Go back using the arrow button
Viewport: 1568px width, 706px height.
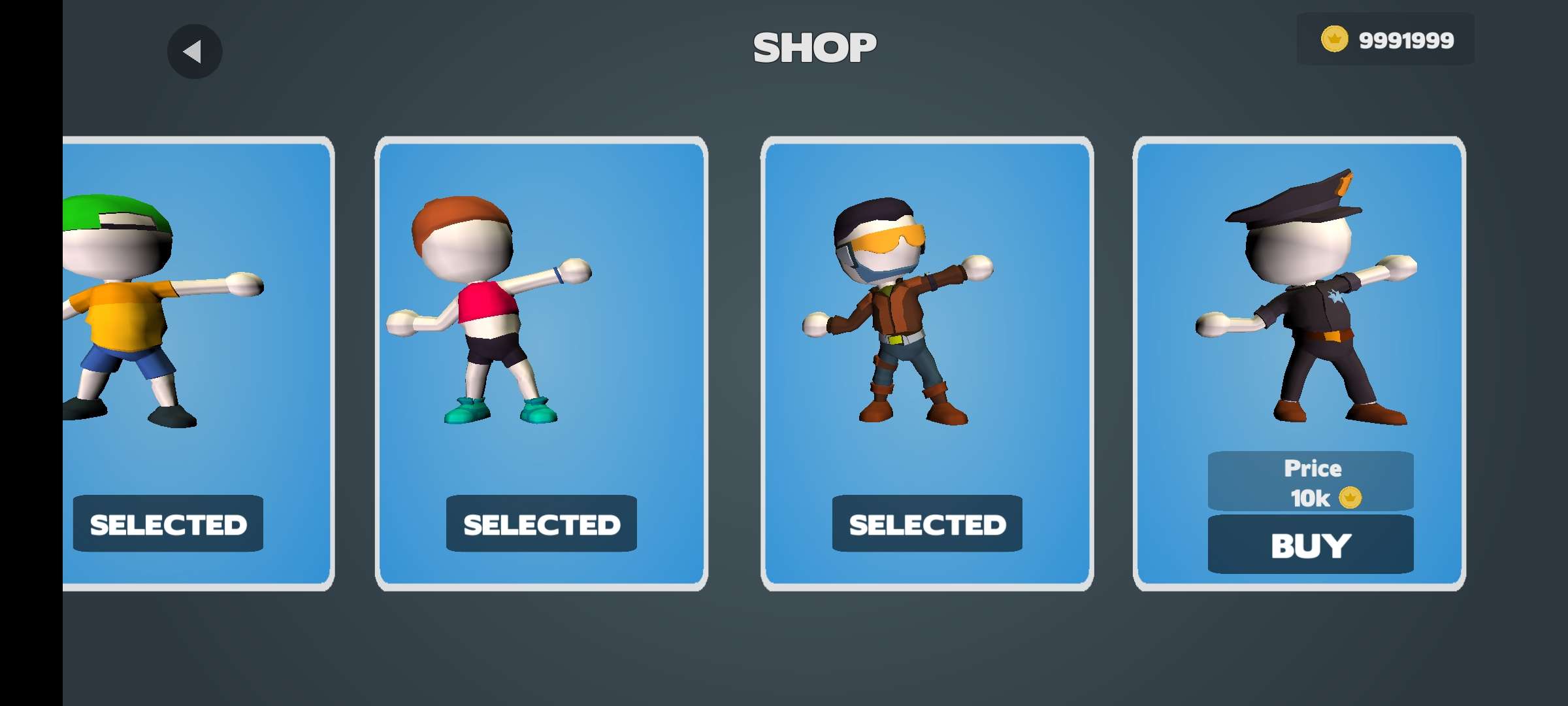point(194,52)
